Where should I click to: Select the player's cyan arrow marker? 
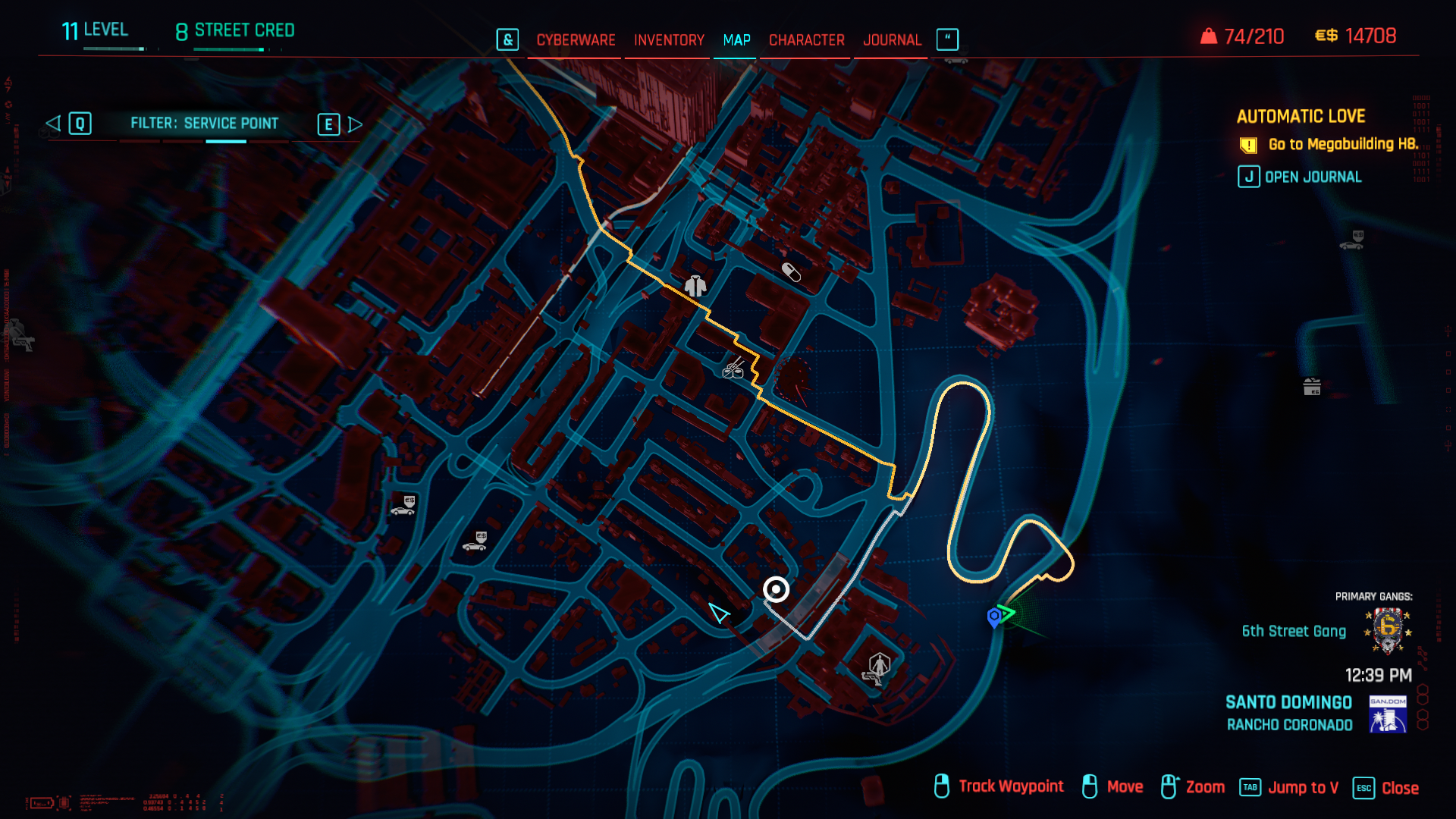(718, 613)
